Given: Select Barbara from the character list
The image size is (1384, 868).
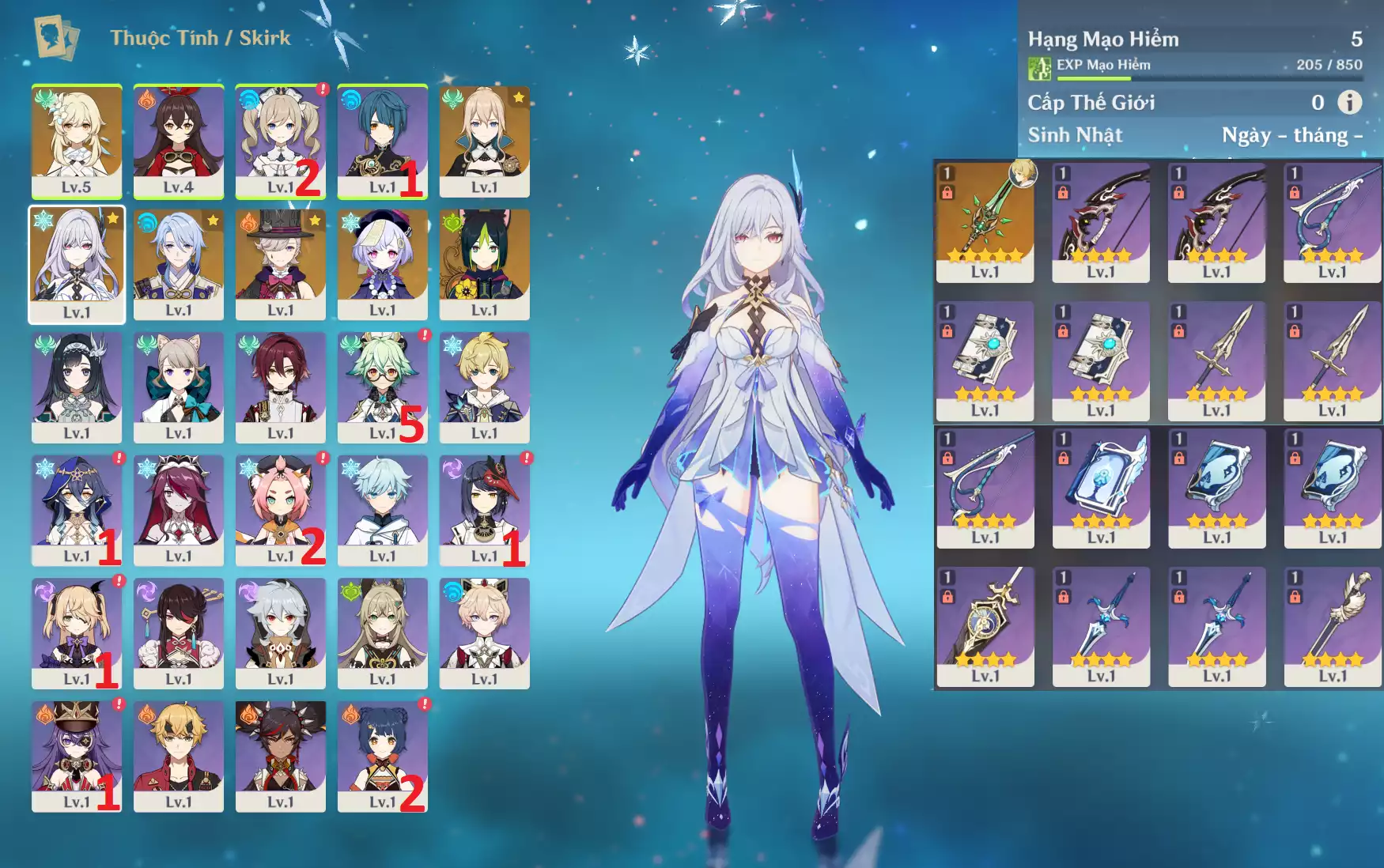Looking at the screenshot, I should pos(280,141).
